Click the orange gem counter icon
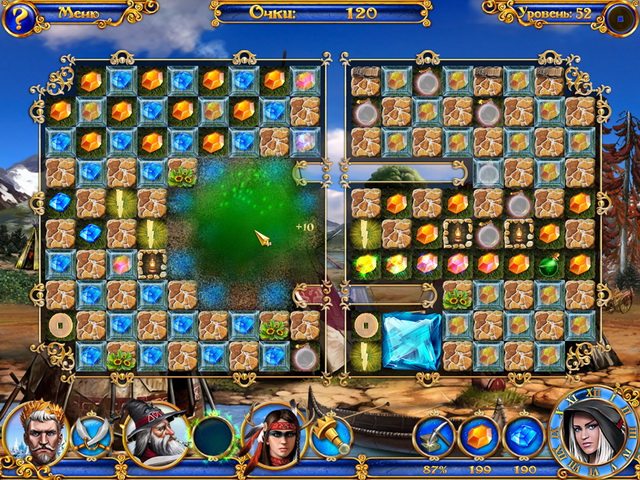The height and width of the screenshot is (480, 640). [479, 436]
